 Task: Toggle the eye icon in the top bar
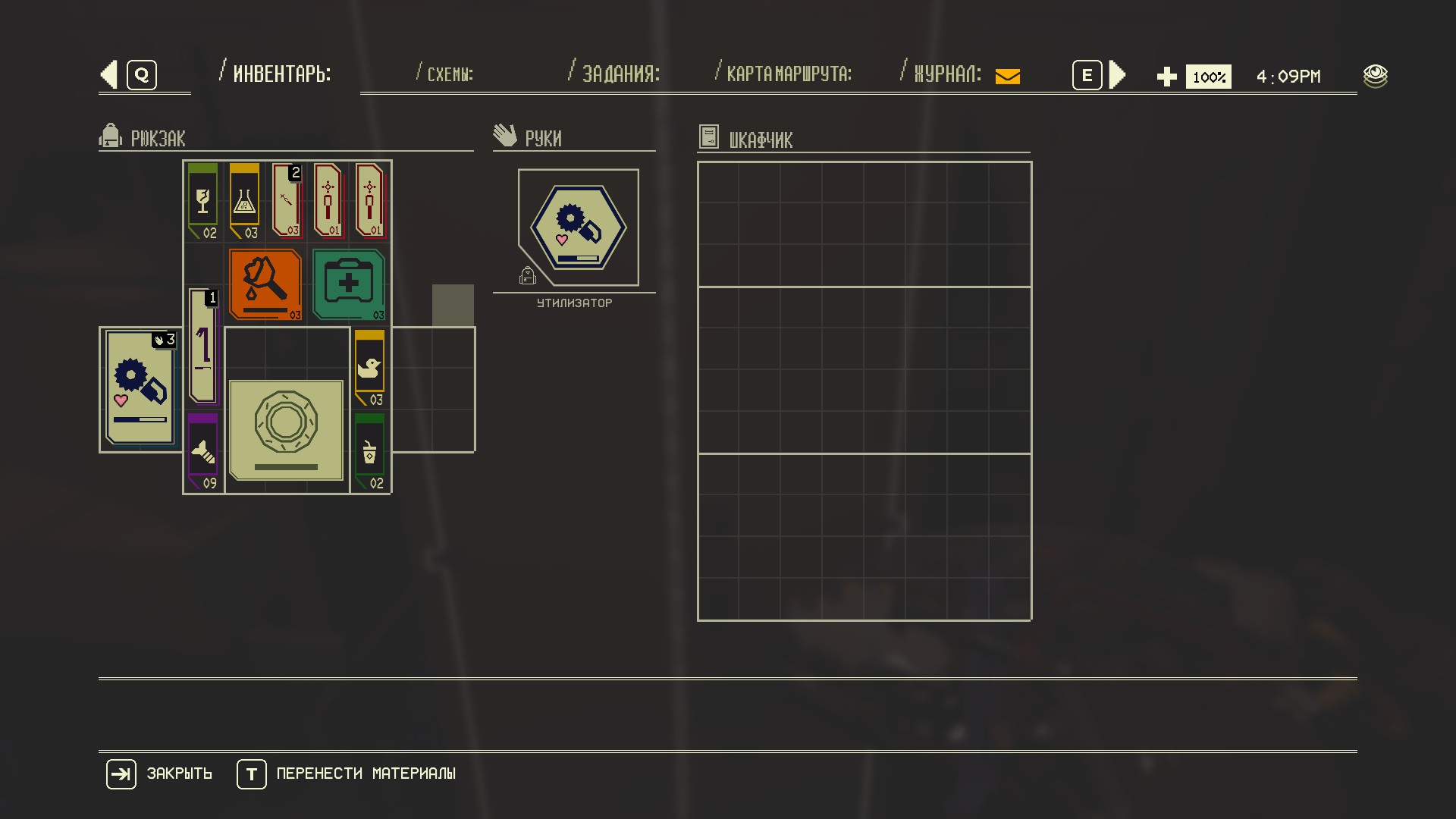(x=1375, y=76)
